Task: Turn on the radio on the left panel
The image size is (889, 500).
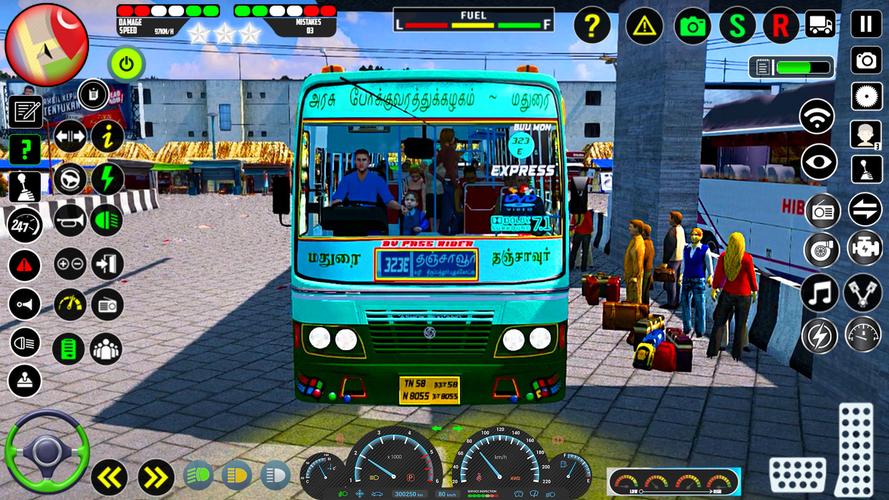Action: pyautogui.click(x=107, y=304)
